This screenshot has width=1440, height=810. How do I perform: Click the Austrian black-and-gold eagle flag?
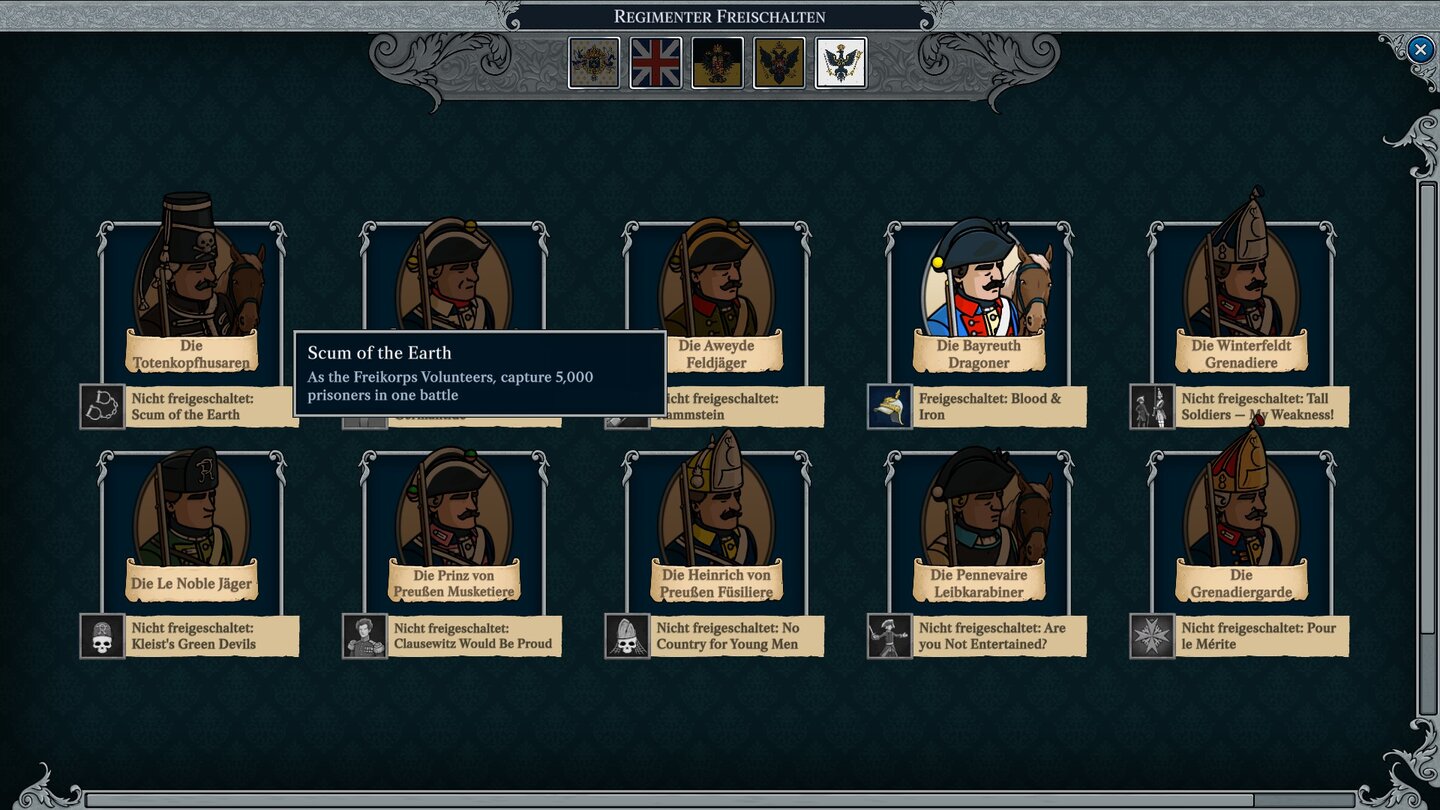click(717, 62)
